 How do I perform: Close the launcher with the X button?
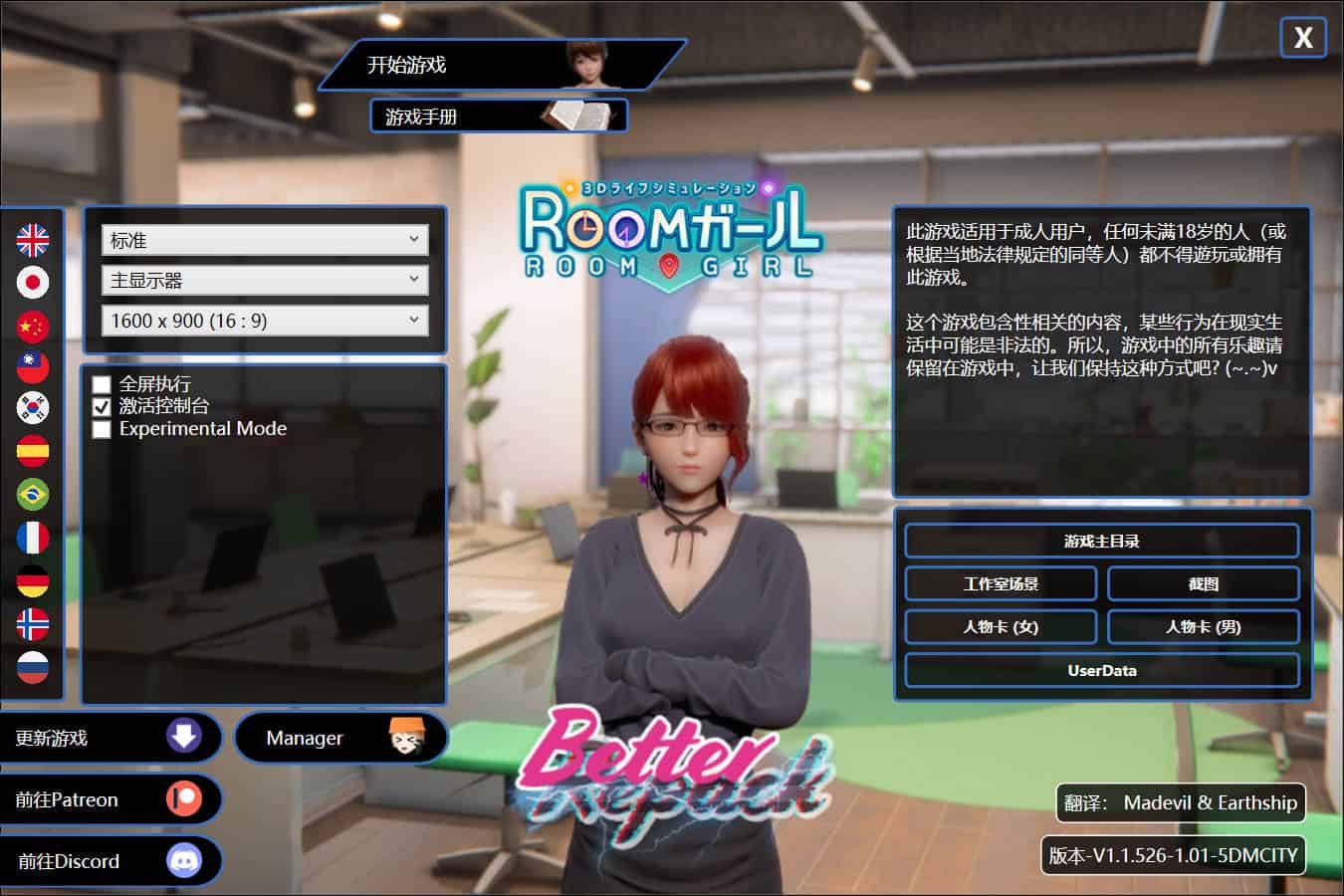1302,38
